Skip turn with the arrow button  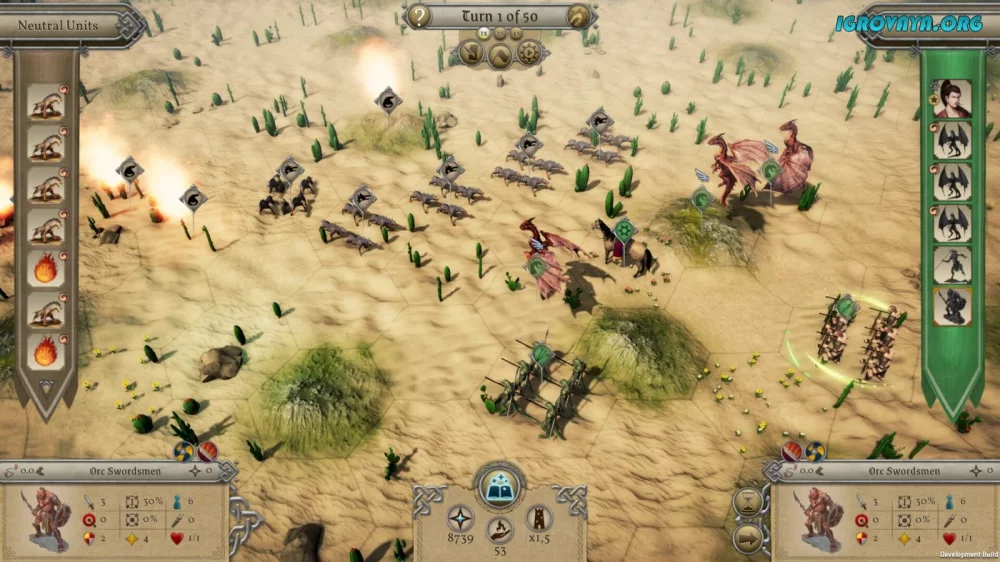pyautogui.click(x=747, y=539)
